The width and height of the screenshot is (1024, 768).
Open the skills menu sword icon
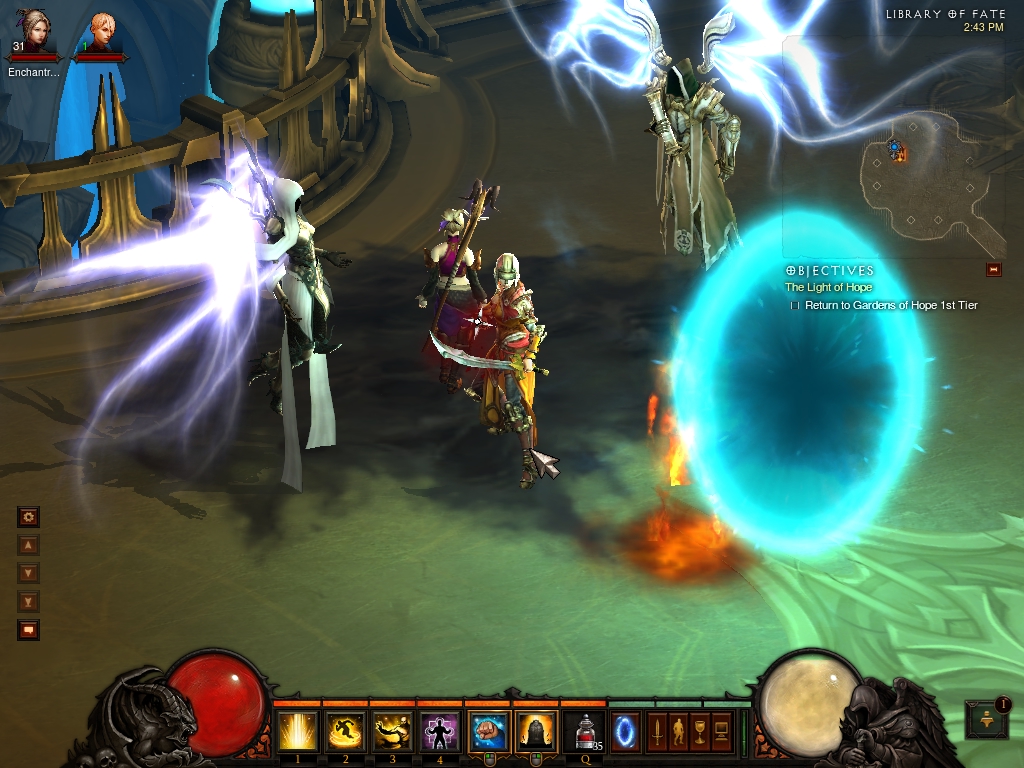656,730
